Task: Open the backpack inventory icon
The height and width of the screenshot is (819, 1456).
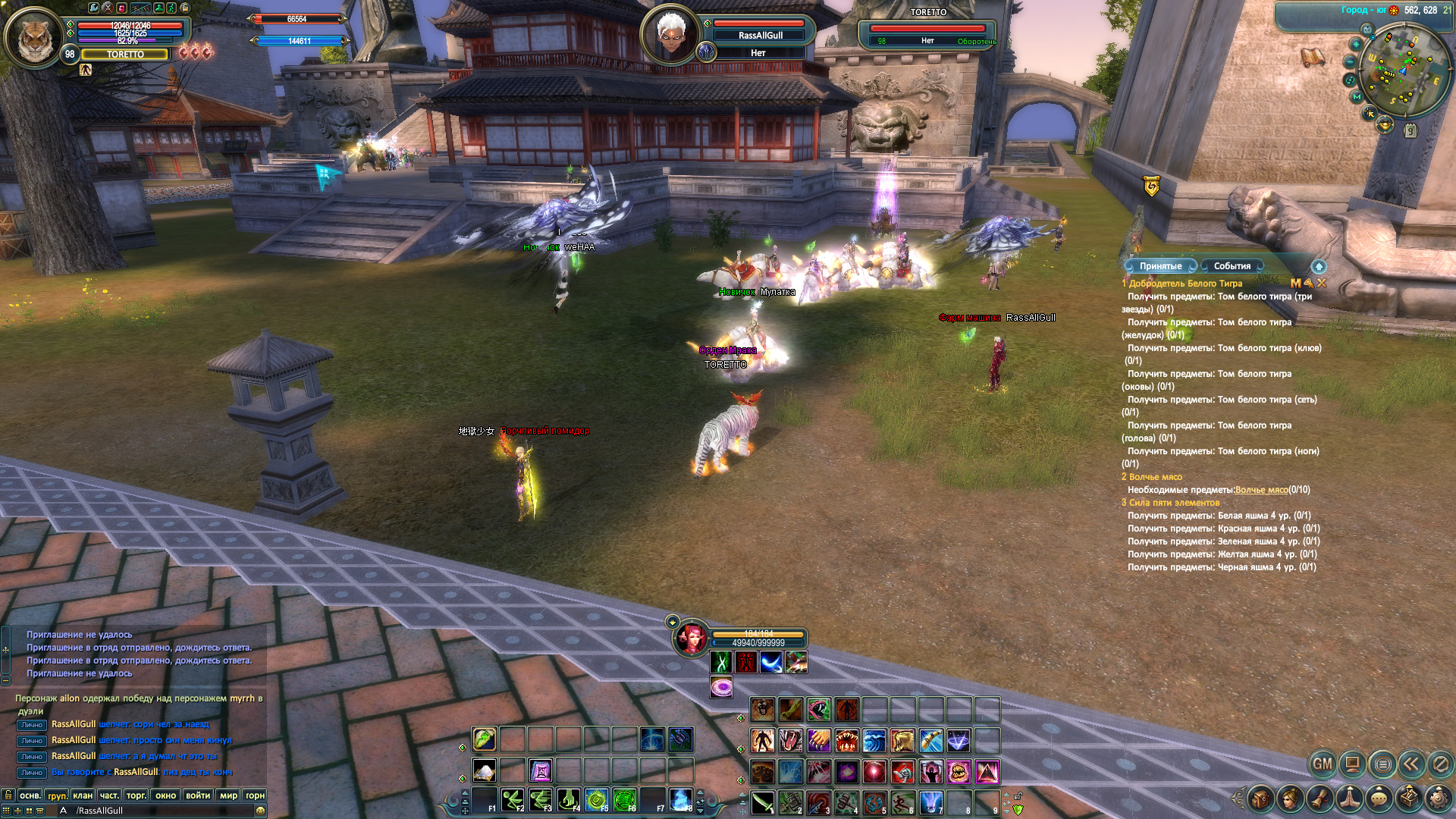Action: tap(1260, 799)
